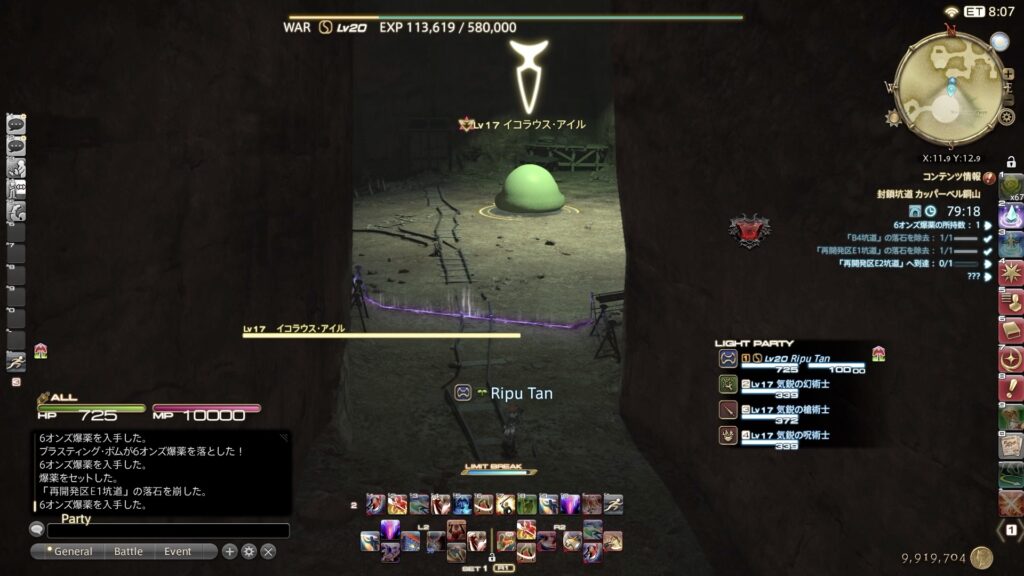This screenshot has width=1024, height=576.
Task: Target the イコラウス・アイル enemy nameplate
Action: coord(530,124)
